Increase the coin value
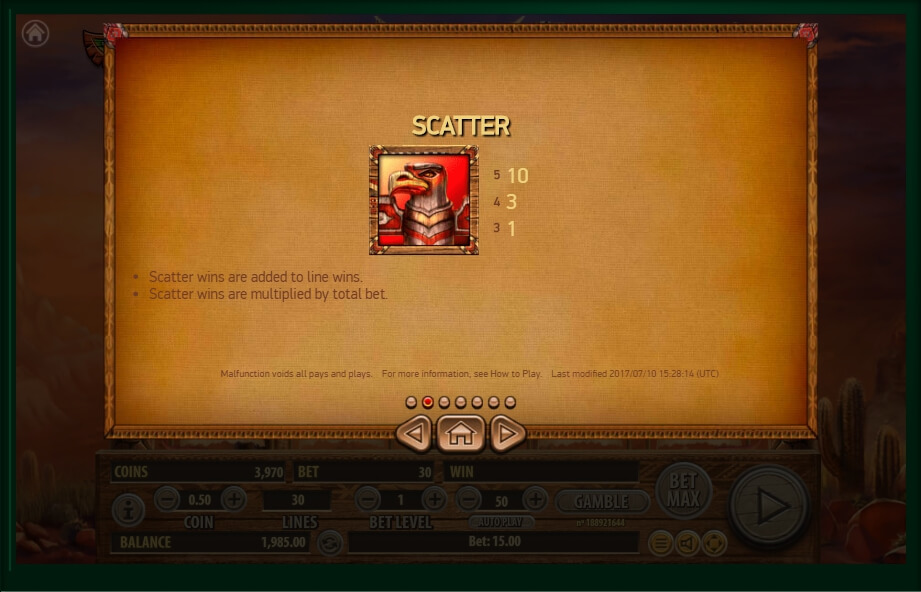921x592 pixels. (x=233, y=499)
